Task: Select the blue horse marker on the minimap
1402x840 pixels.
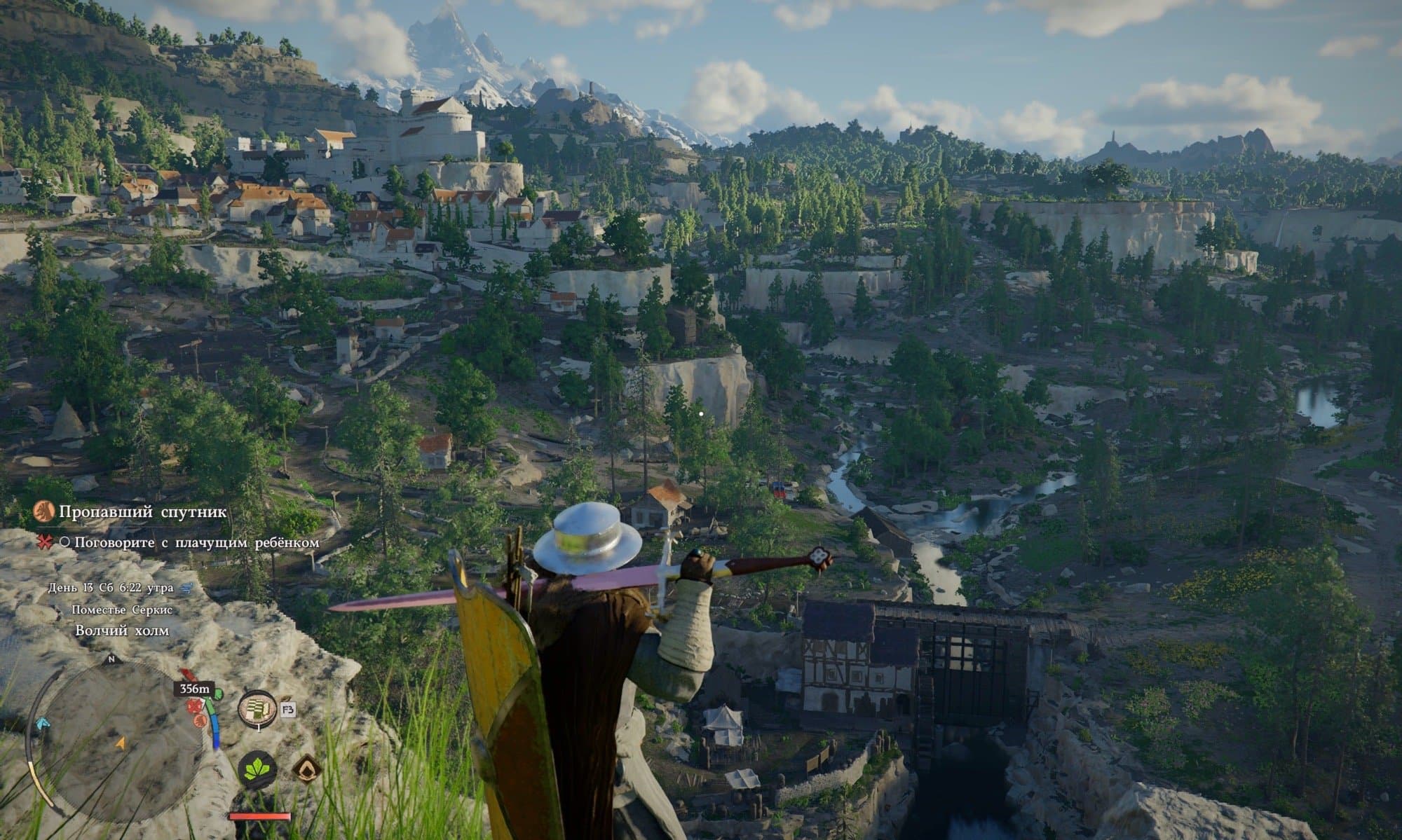Action: [43, 722]
